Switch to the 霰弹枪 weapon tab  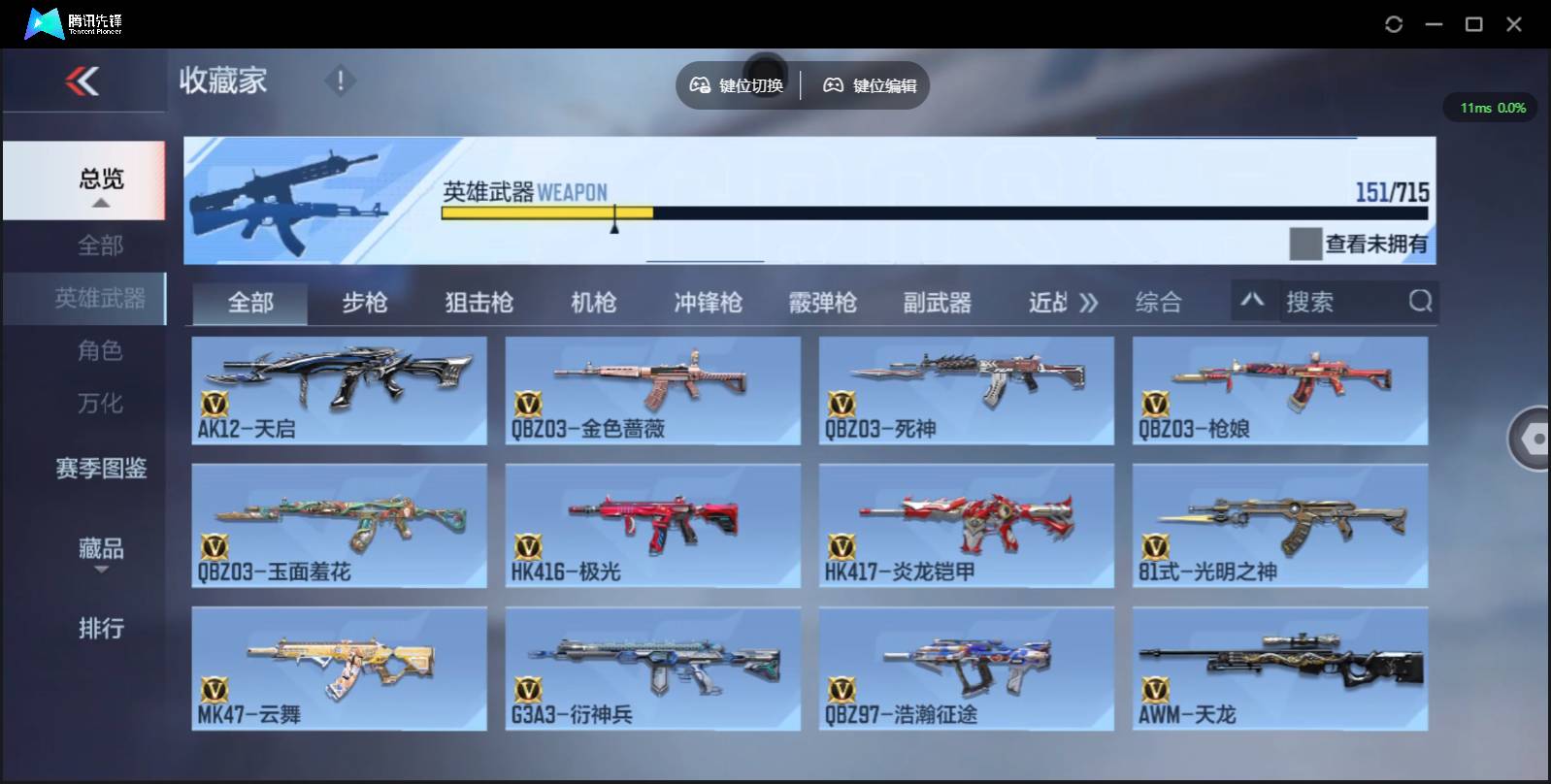tap(822, 302)
